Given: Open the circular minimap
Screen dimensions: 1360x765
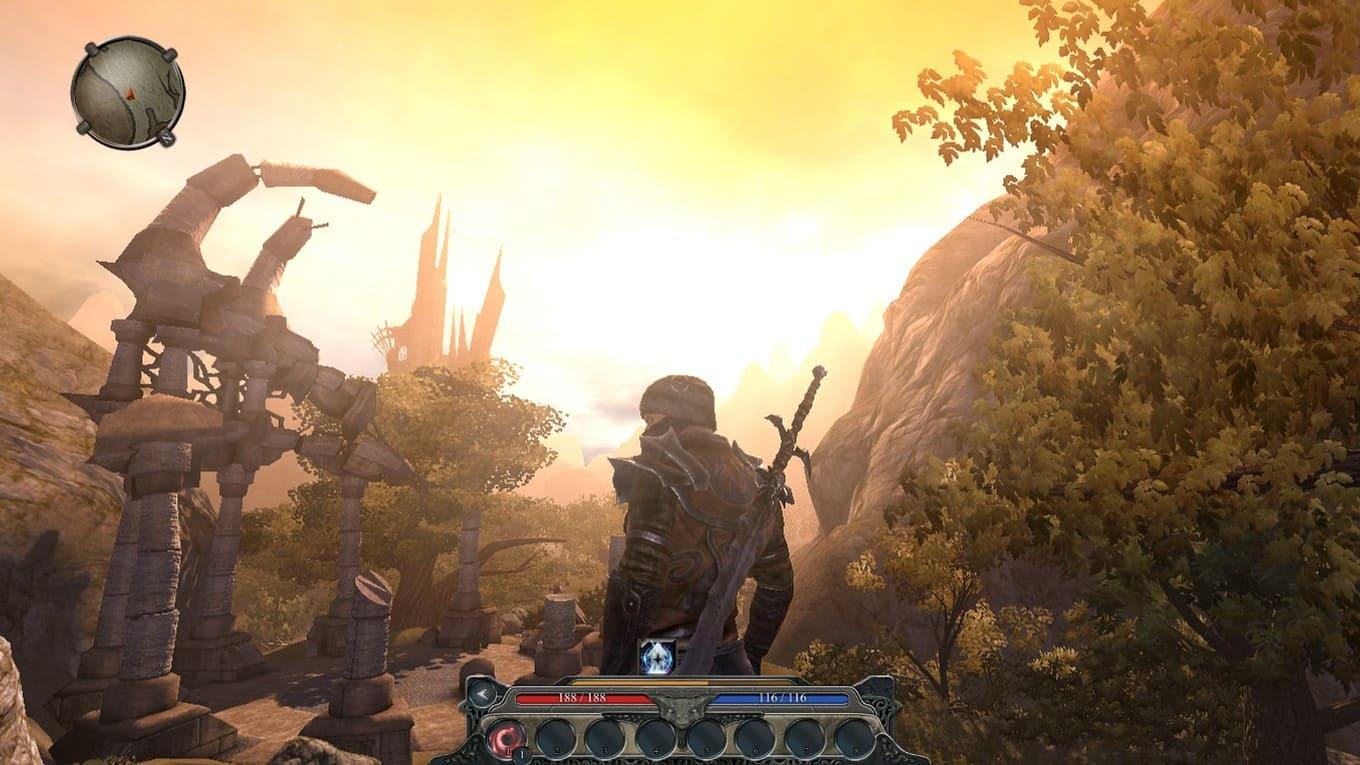Looking at the screenshot, I should (x=127, y=92).
